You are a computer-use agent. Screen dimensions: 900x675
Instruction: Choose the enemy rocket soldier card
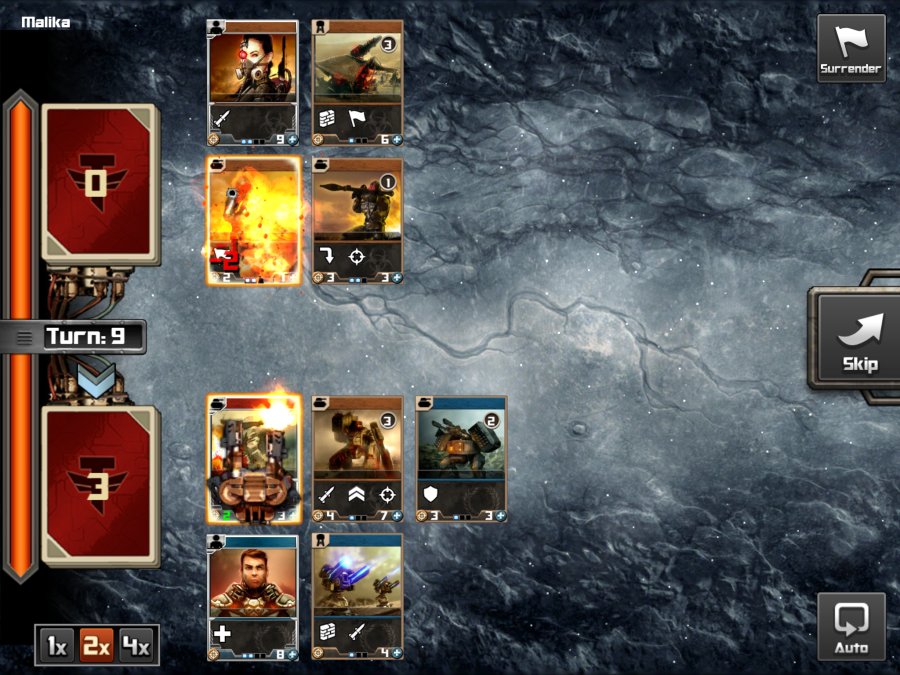coord(358,221)
